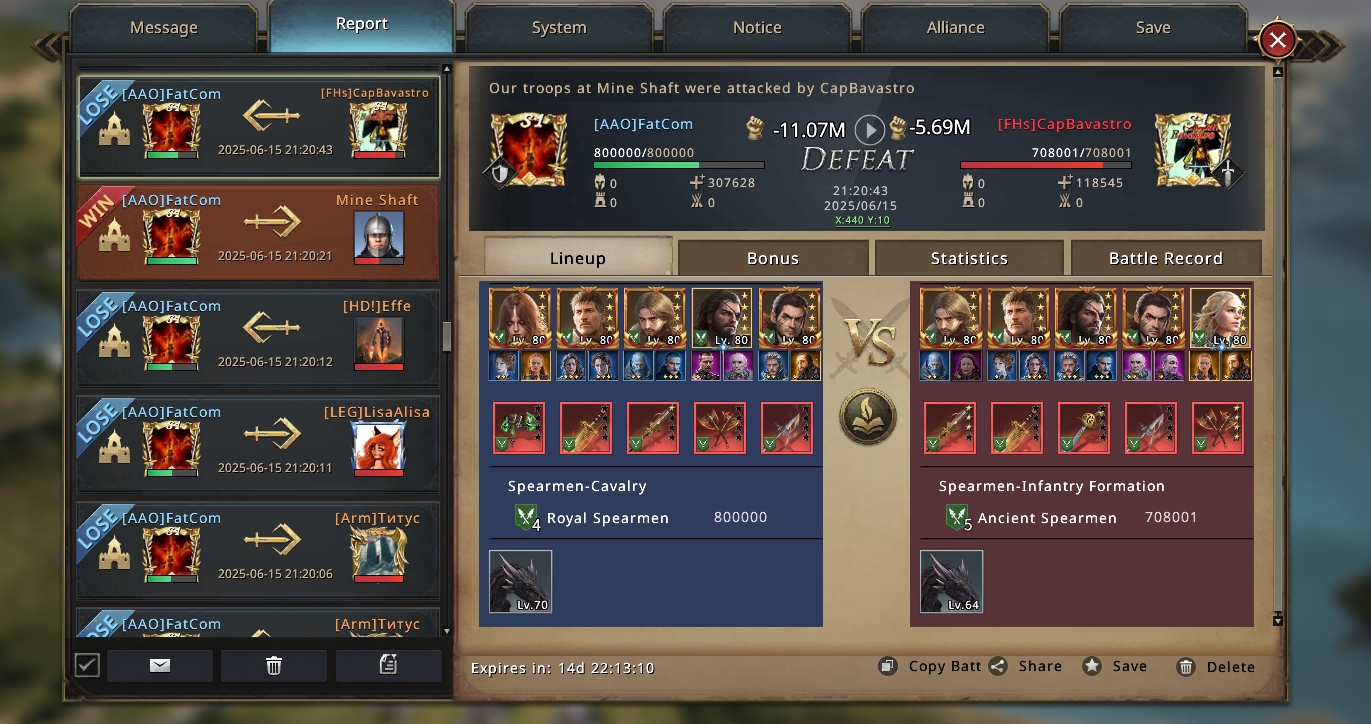Screen dimensions: 1371x724
Task: Close the report window
Action: [x=1277, y=40]
